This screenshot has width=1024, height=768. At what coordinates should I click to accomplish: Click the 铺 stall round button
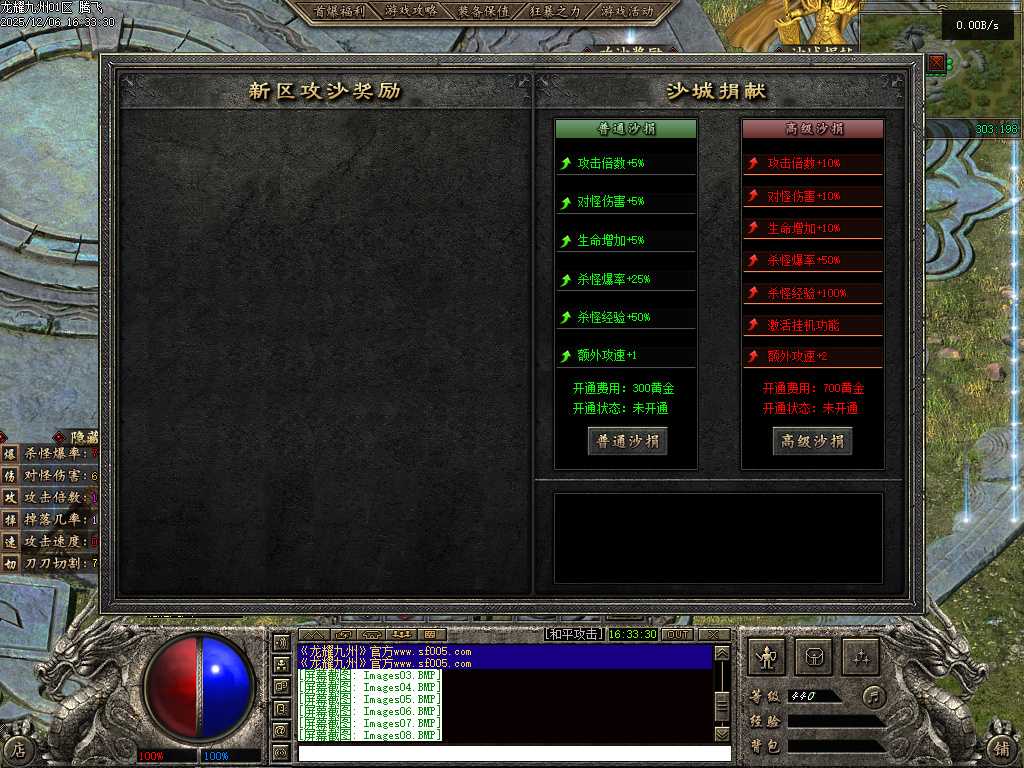tap(1001, 748)
